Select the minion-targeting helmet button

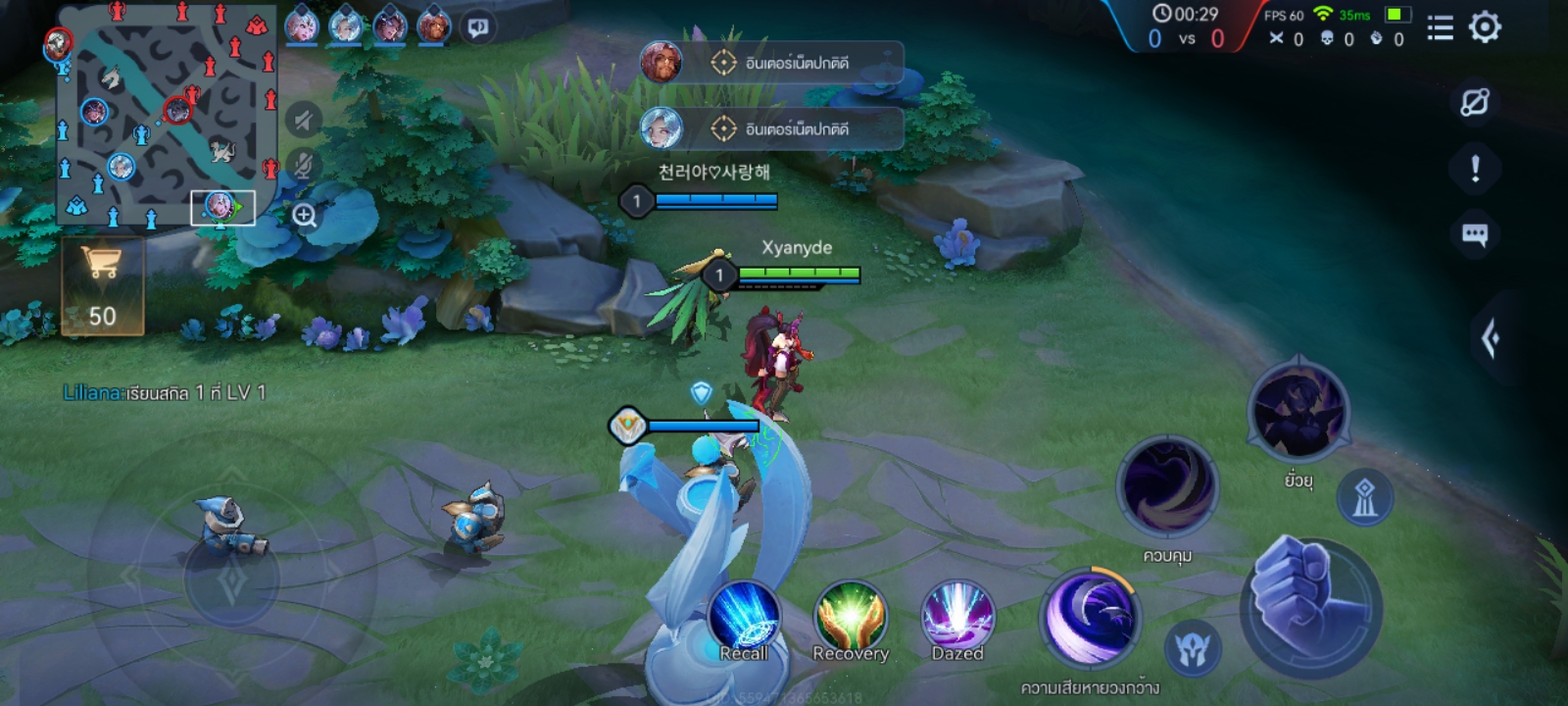pyautogui.click(x=1193, y=649)
